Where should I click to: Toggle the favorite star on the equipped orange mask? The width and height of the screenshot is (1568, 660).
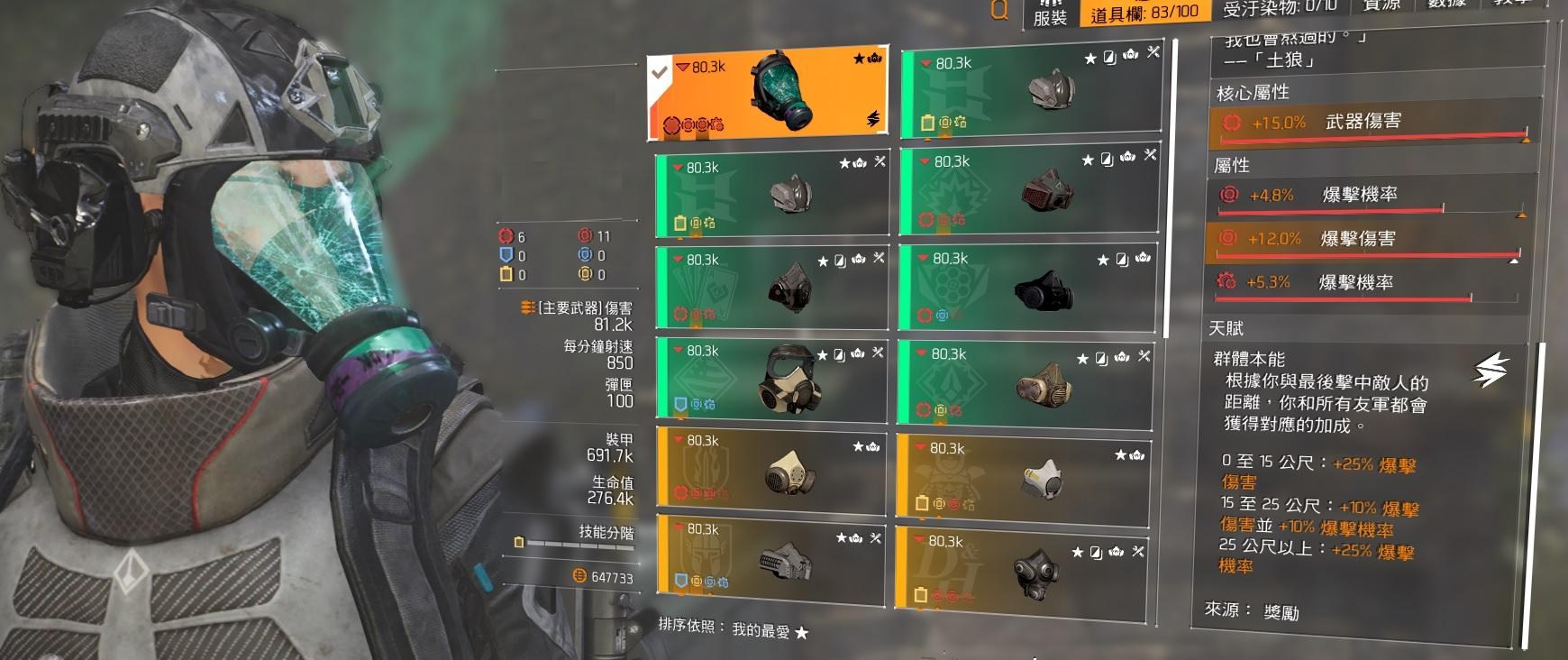tap(859, 56)
